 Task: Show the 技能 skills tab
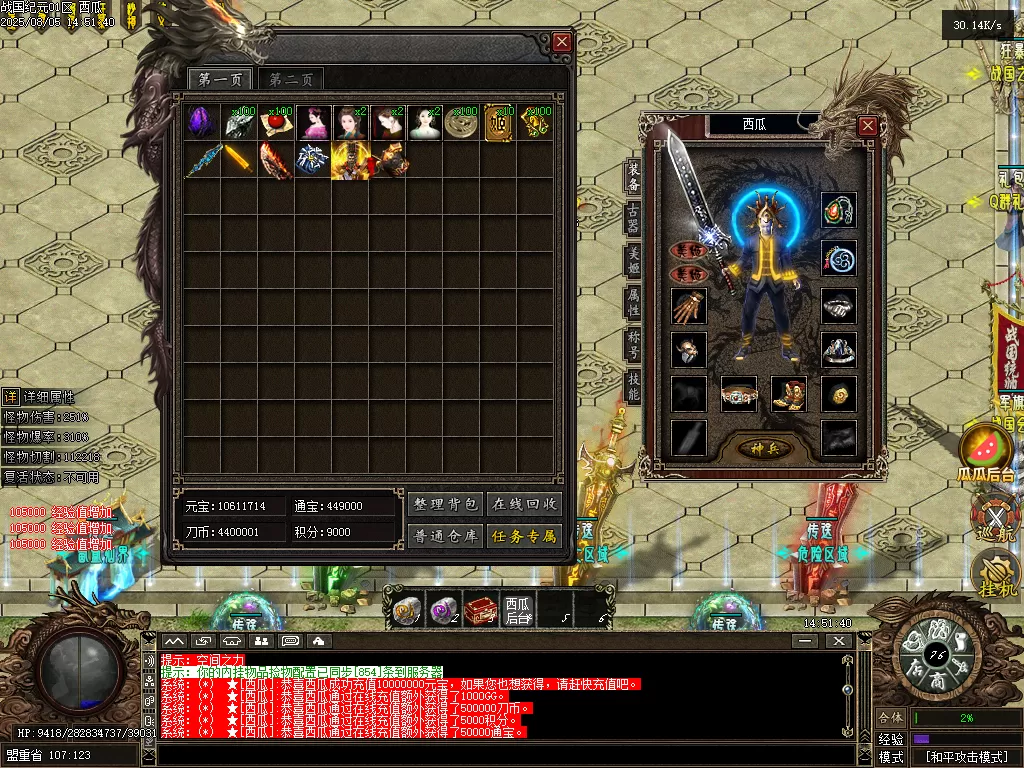click(633, 386)
